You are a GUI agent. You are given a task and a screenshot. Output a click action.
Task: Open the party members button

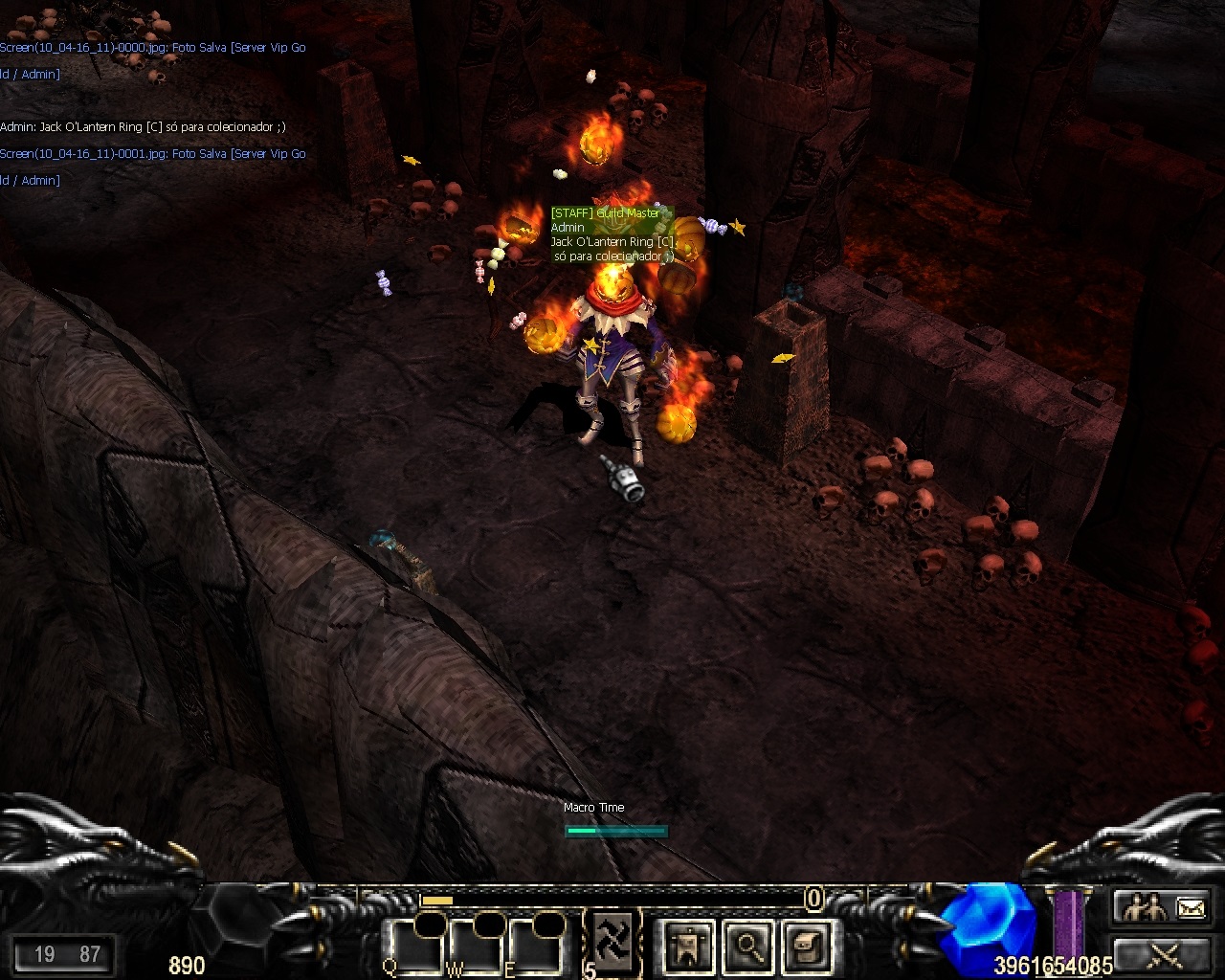pos(1144,906)
